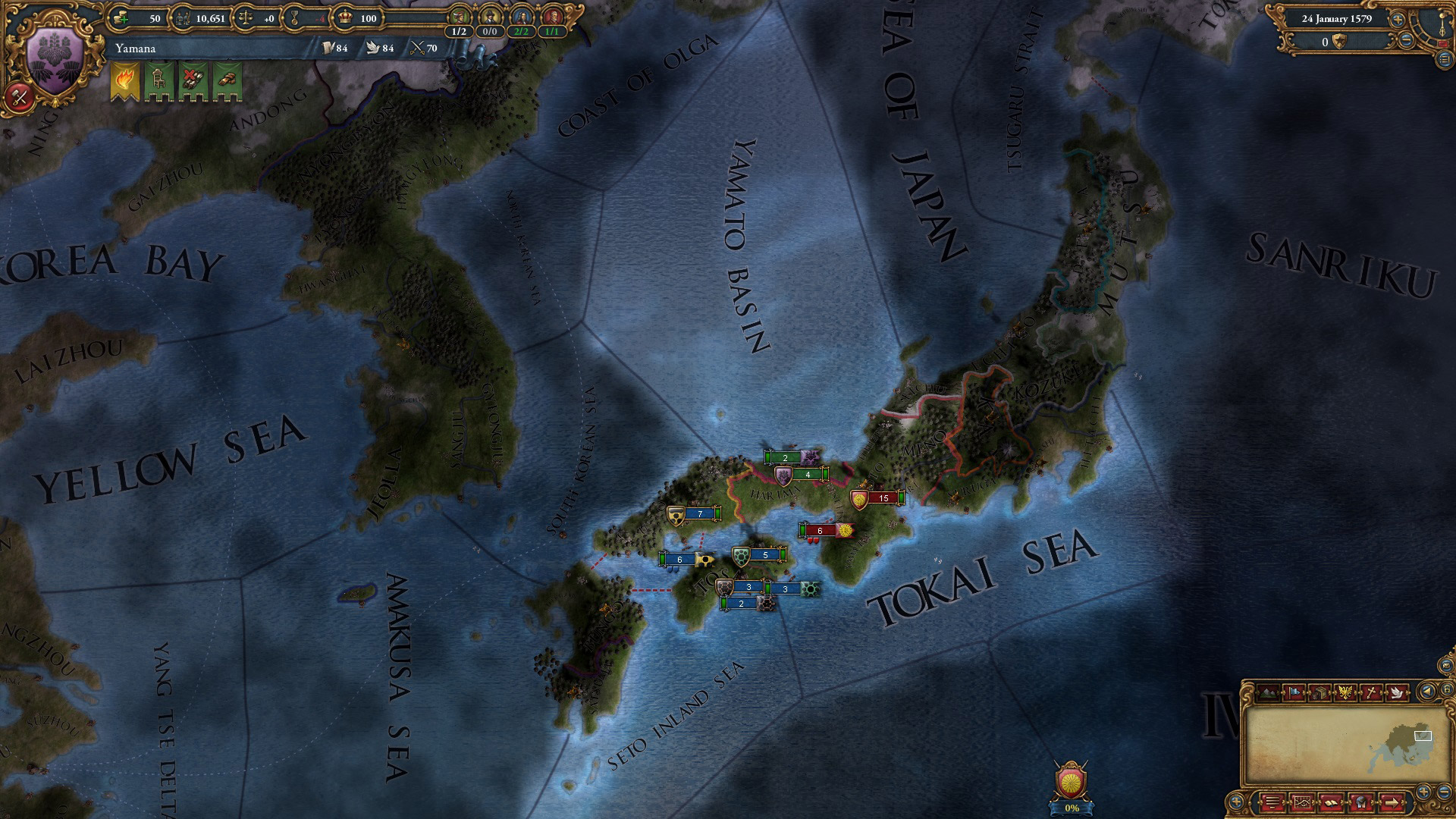Screen dimensions: 1456x819
Task: Select the red army of 15 regiments
Action: [x=881, y=498]
